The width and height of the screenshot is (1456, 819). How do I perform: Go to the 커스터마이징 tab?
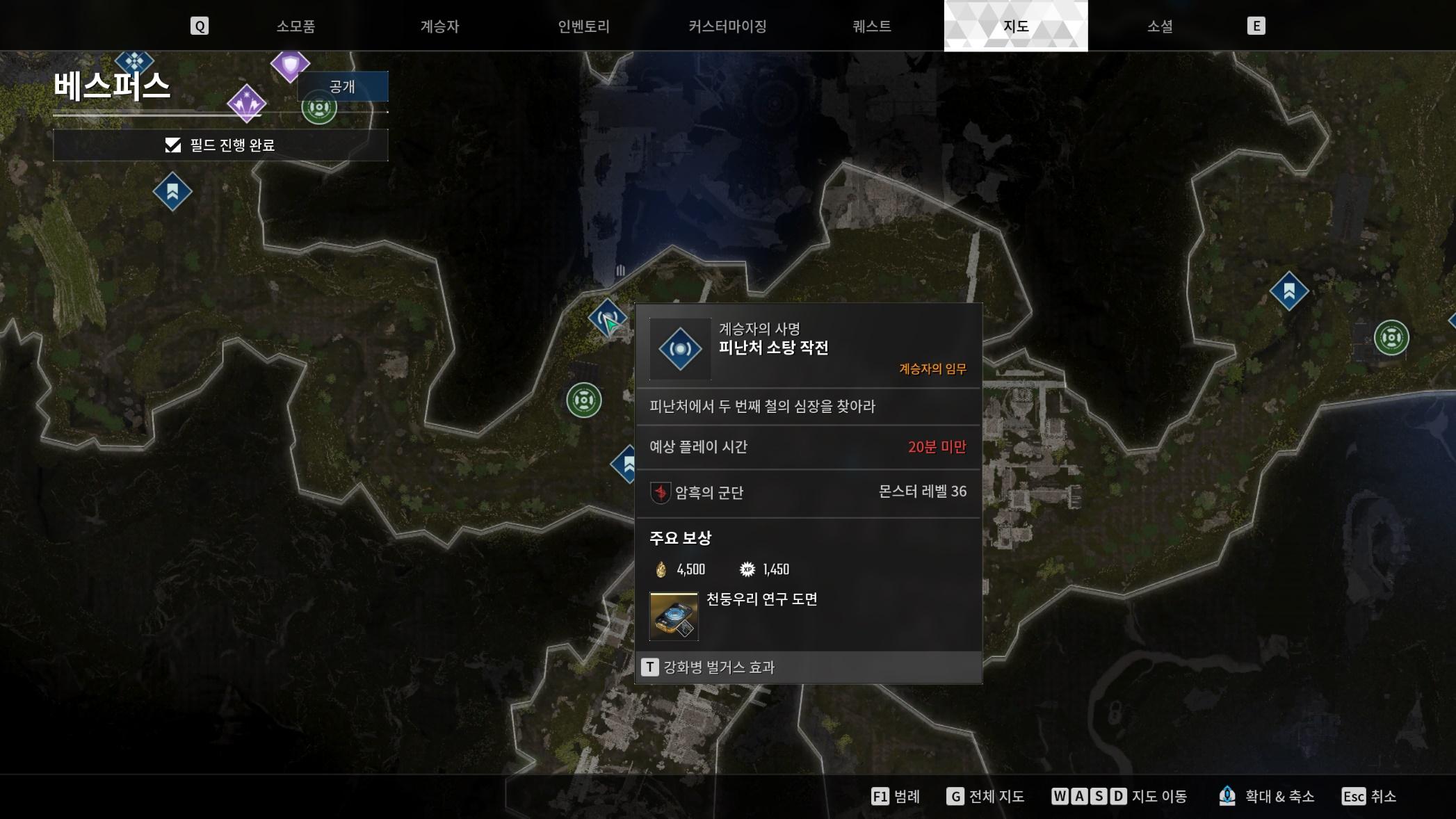click(x=727, y=26)
